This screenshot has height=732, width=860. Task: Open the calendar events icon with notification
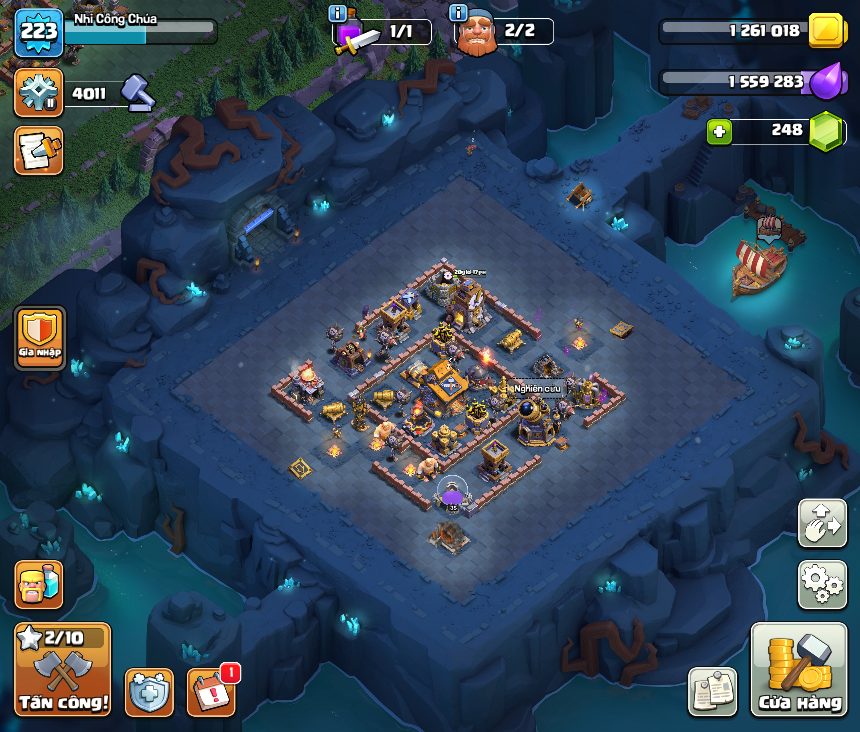(x=211, y=692)
